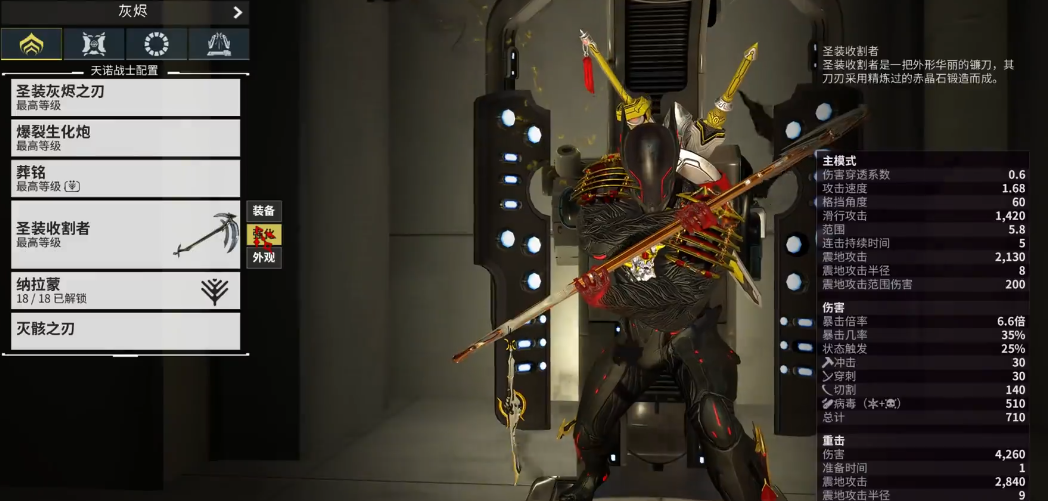
Task: Open the 纳拉蒙 focus school slot
Action: (125, 290)
